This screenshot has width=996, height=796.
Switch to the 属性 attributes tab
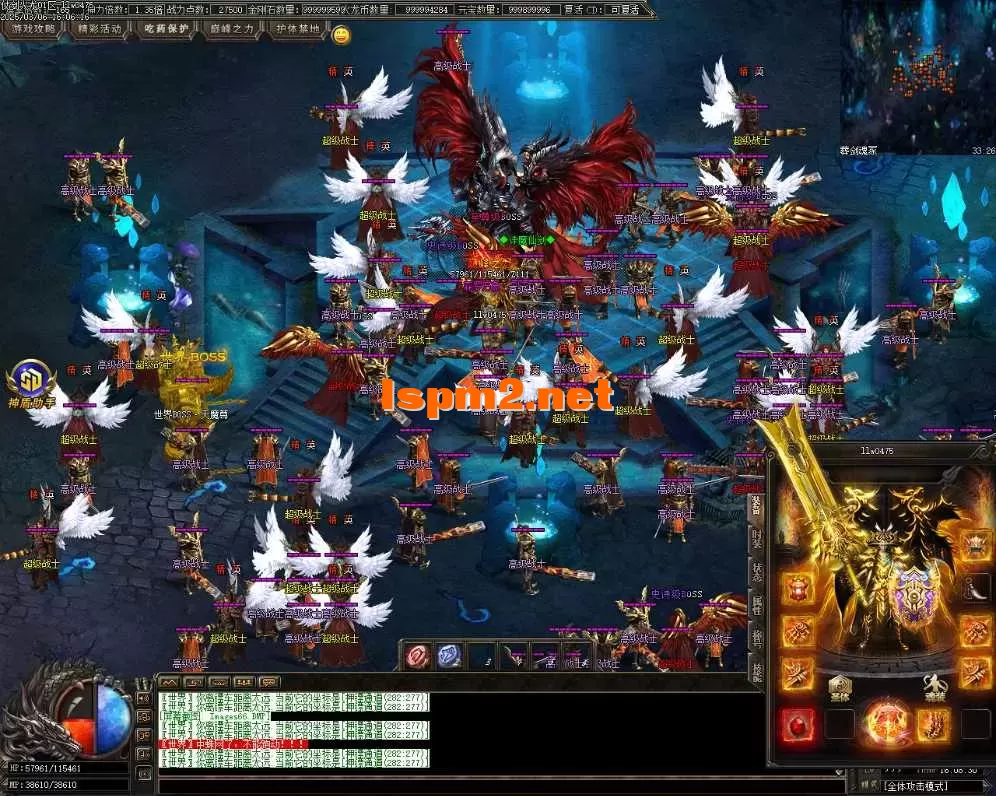click(x=757, y=607)
